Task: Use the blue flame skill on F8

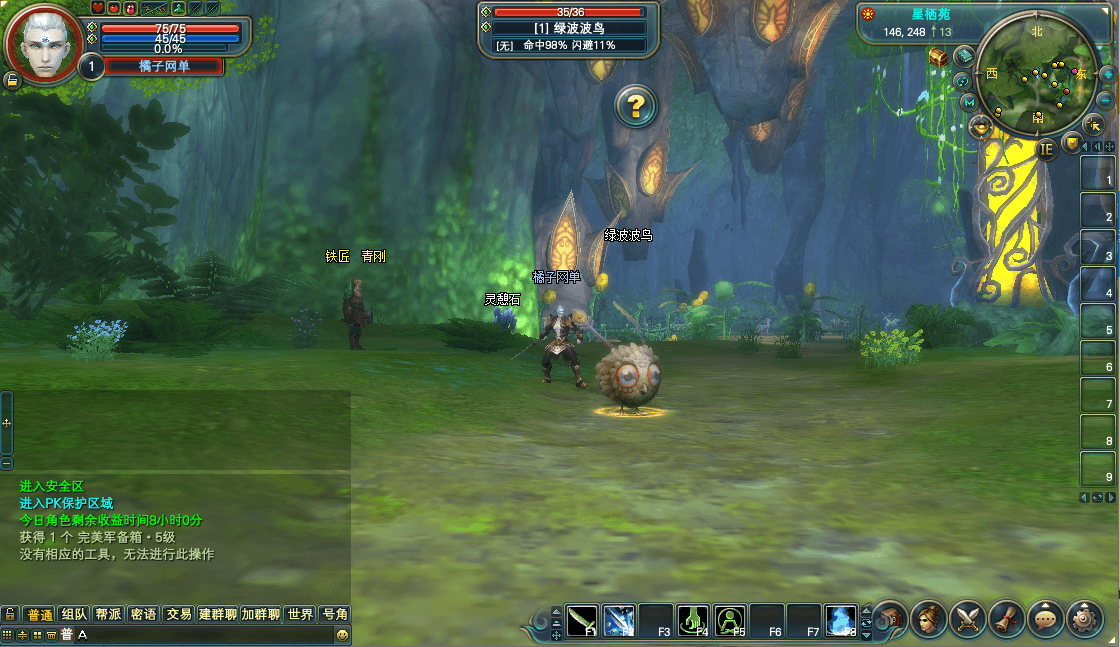Action: (x=842, y=621)
